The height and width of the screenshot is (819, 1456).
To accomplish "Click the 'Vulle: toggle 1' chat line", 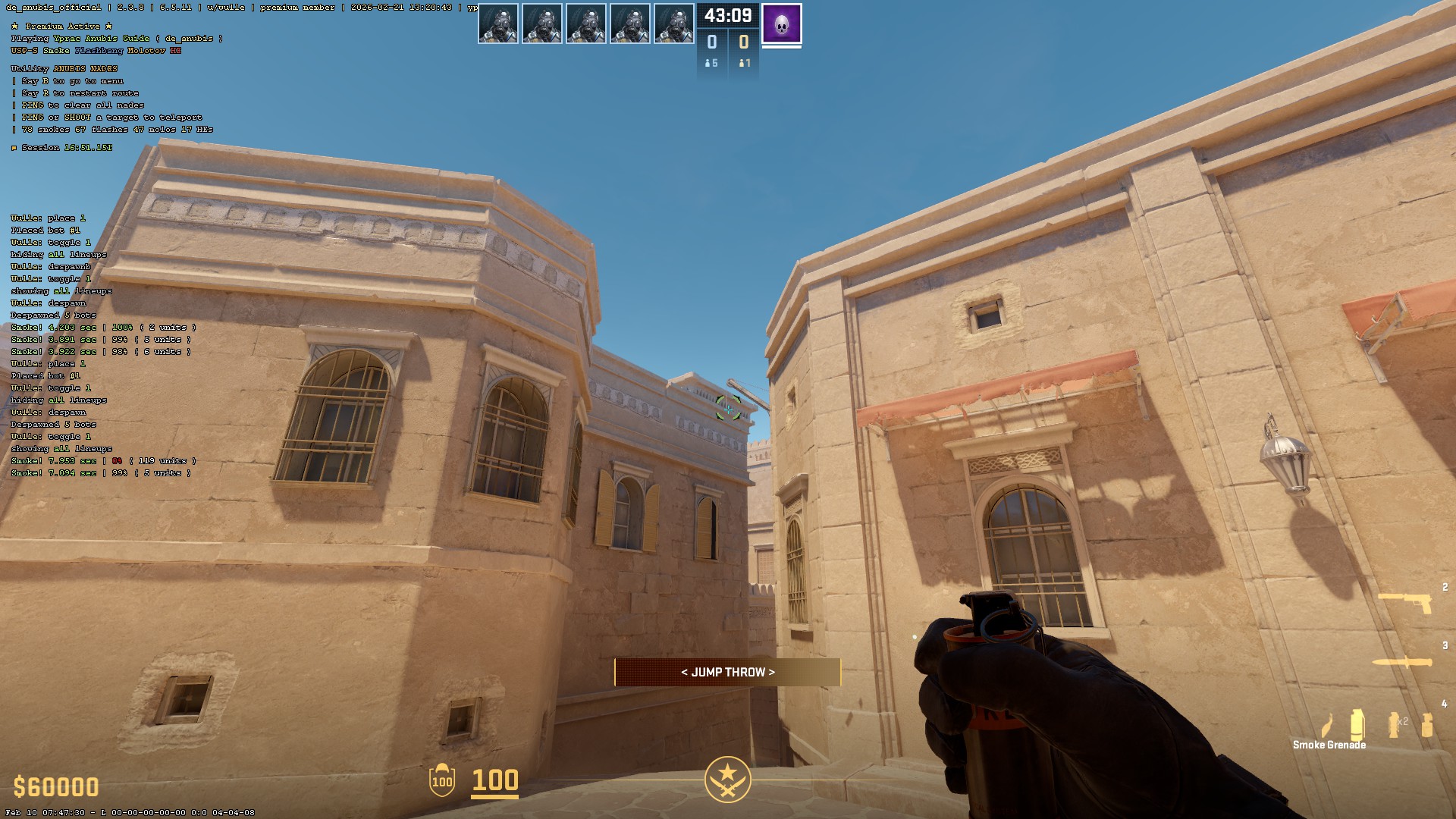I will point(49,437).
